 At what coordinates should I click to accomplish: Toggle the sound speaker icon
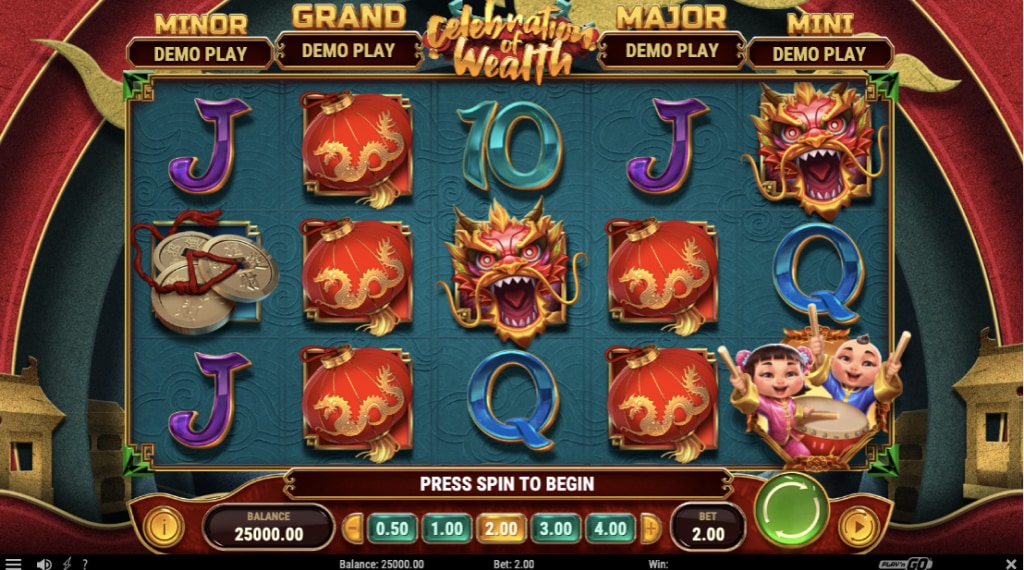point(44,564)
